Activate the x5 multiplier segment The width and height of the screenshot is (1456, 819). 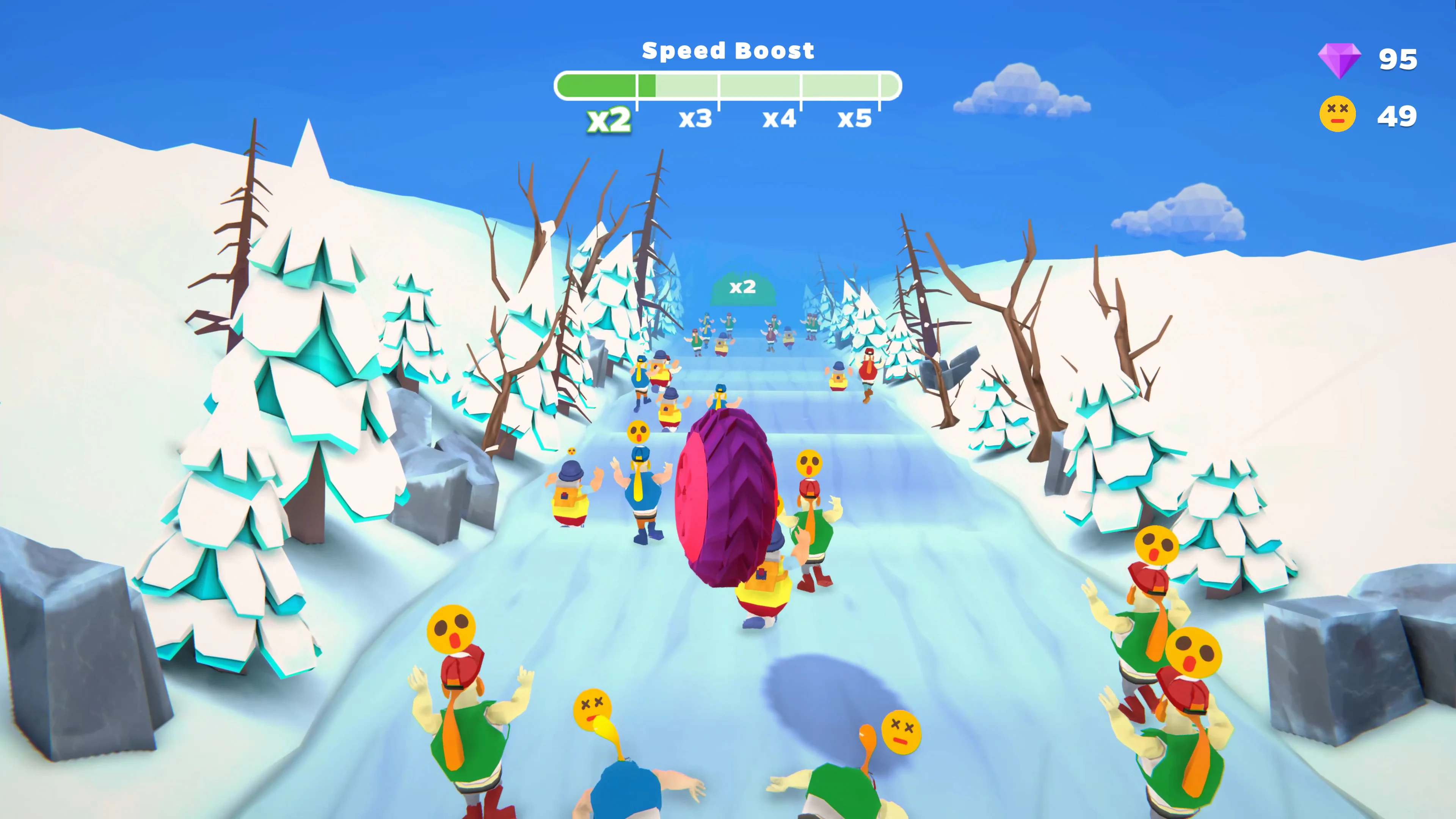[x=855, y=118]
